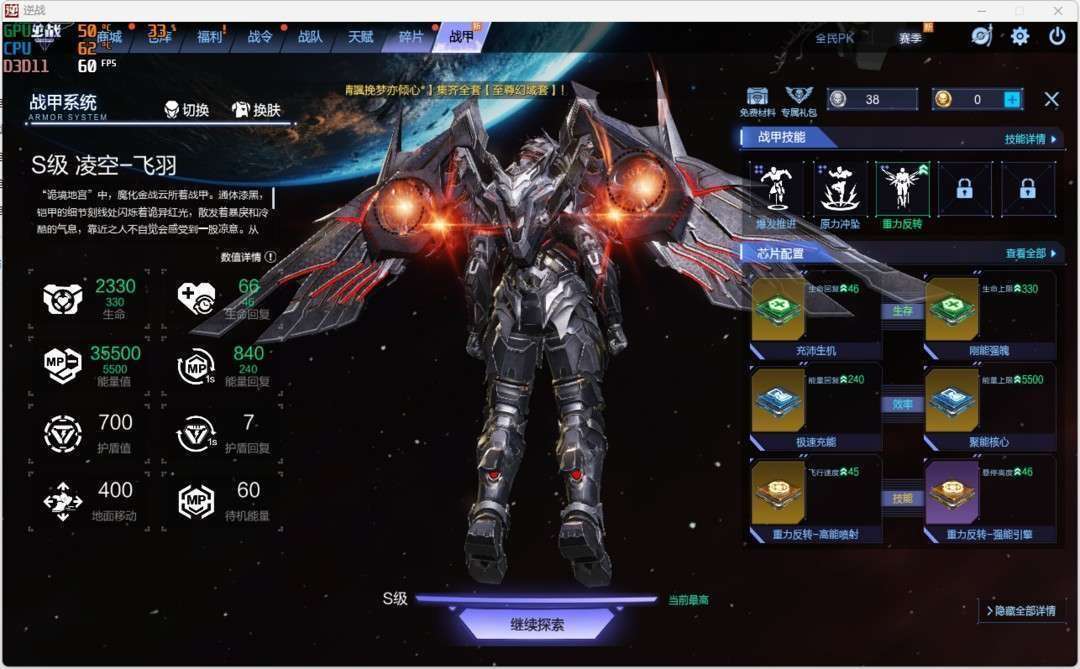Close the armor system panel
Image resolution: width=1080 pixels, height=669 pixels.
click(x=1051, y=99)
